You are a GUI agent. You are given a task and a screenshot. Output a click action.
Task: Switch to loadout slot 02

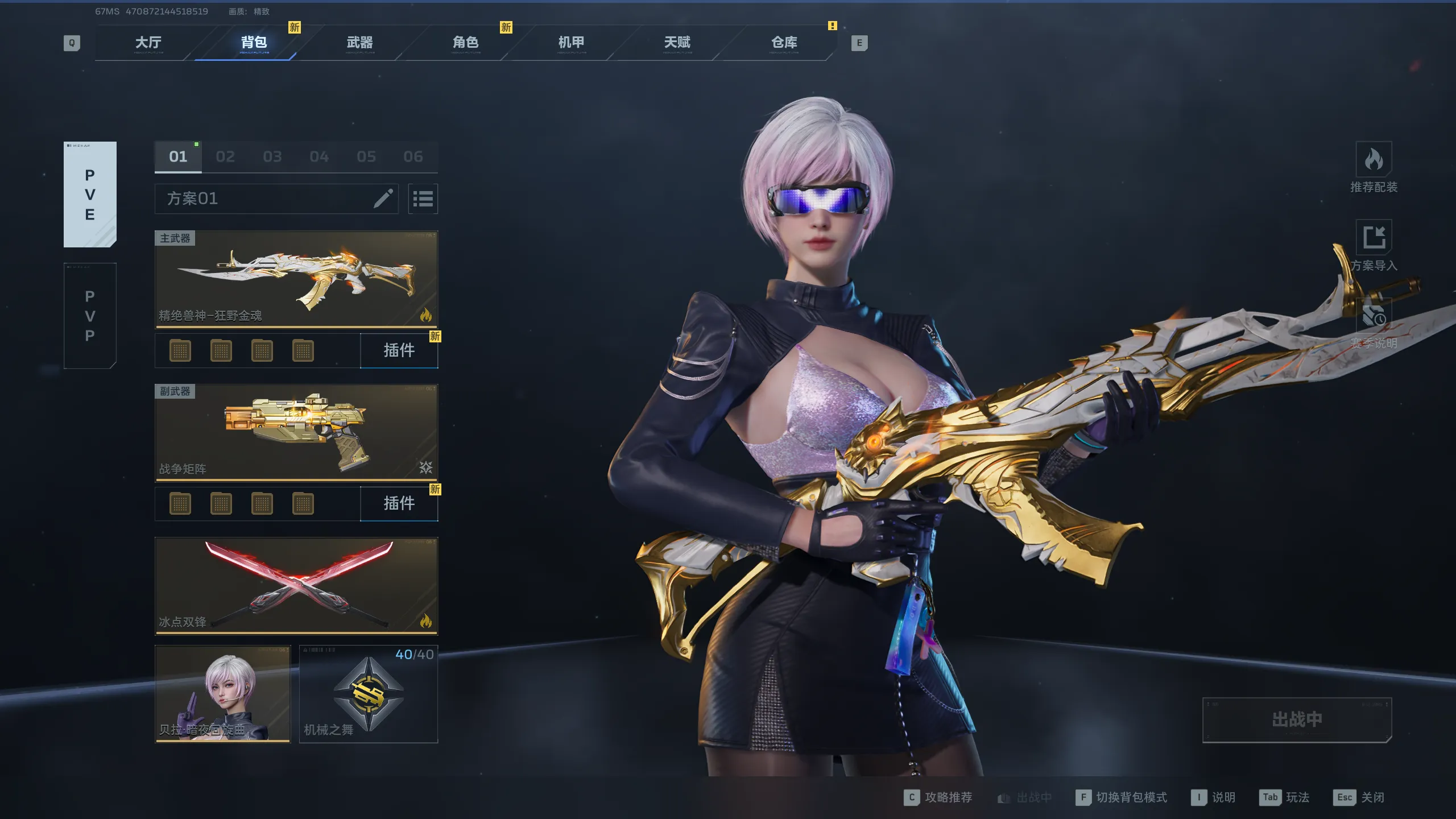[225, 157]
